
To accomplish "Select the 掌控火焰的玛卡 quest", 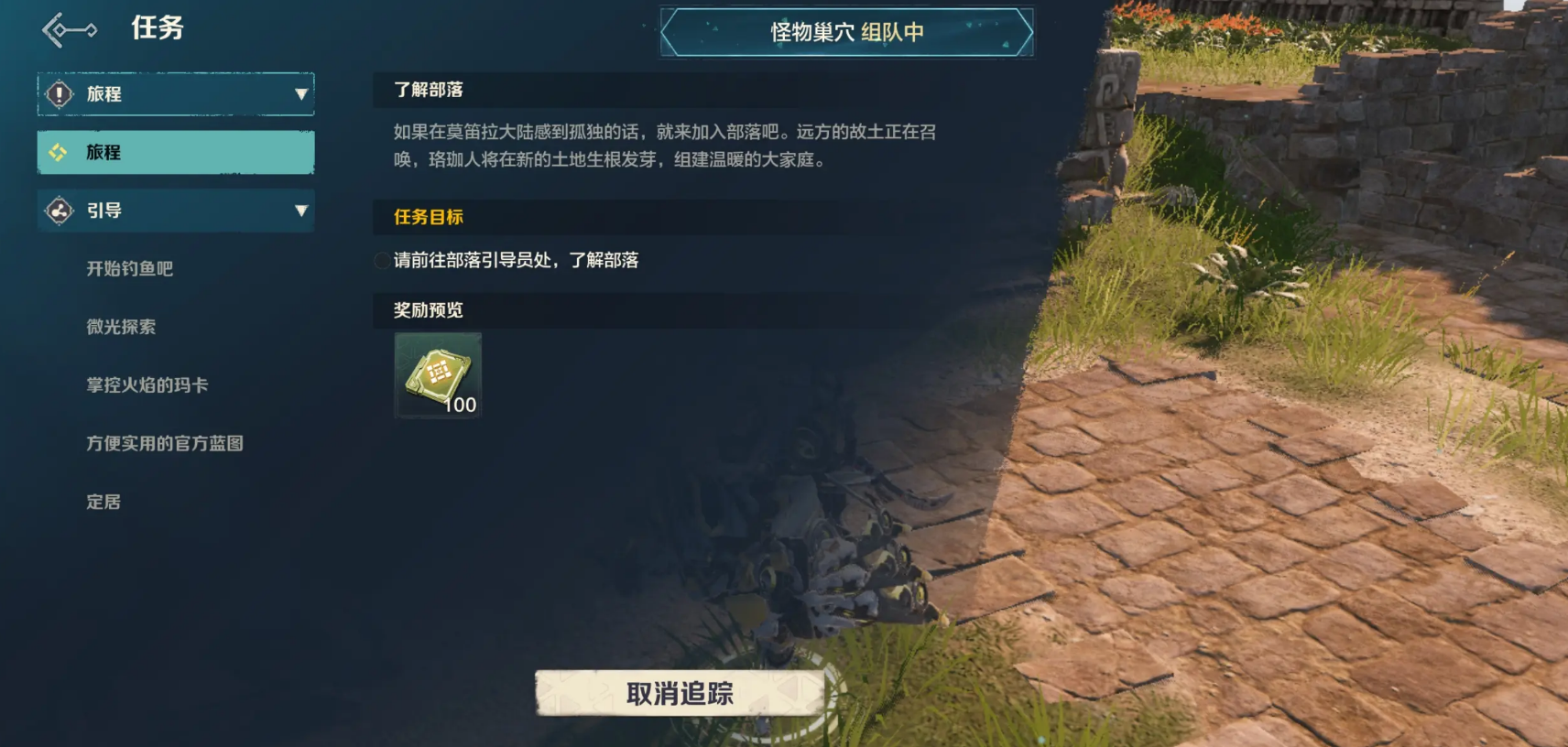I will coord(147,385).
